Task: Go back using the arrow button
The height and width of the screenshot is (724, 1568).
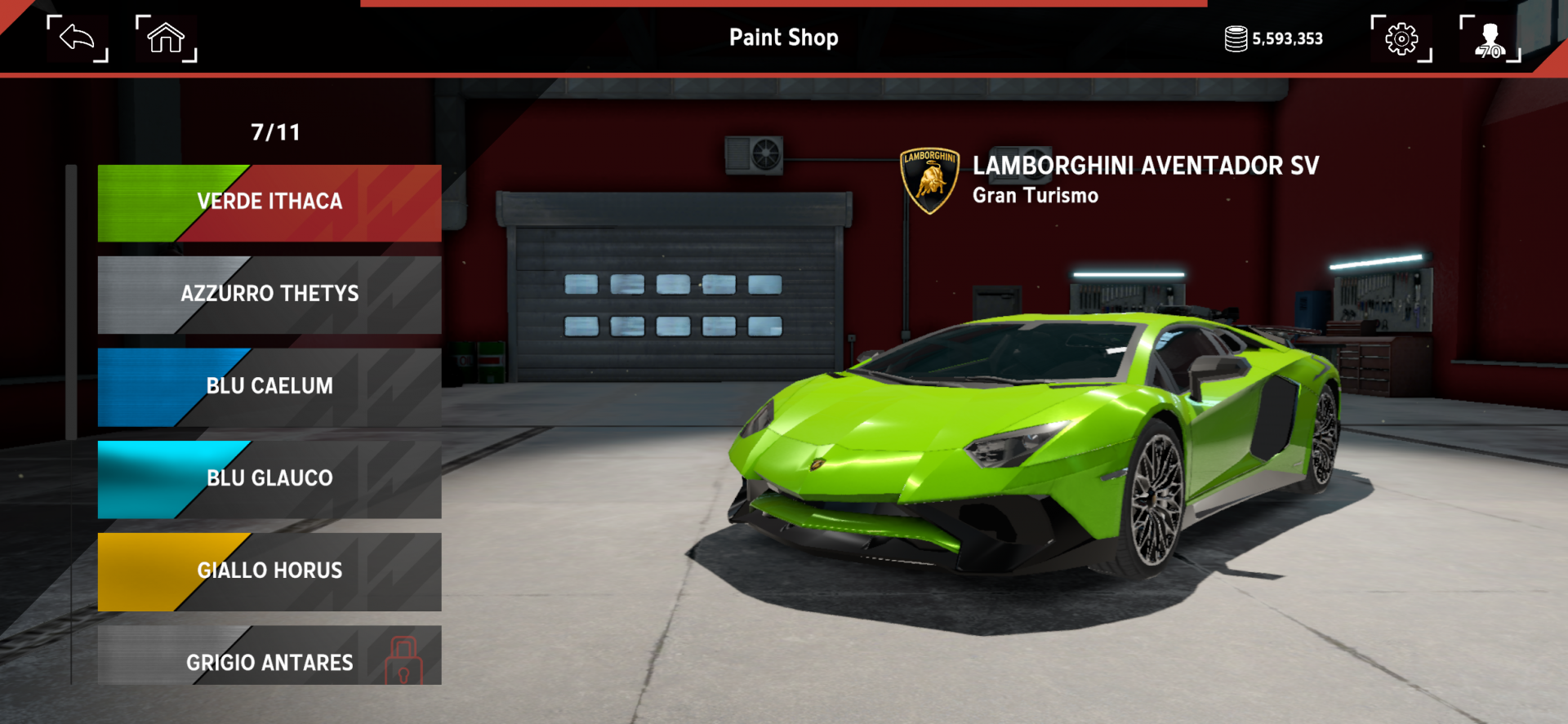Action: point(78,38)
